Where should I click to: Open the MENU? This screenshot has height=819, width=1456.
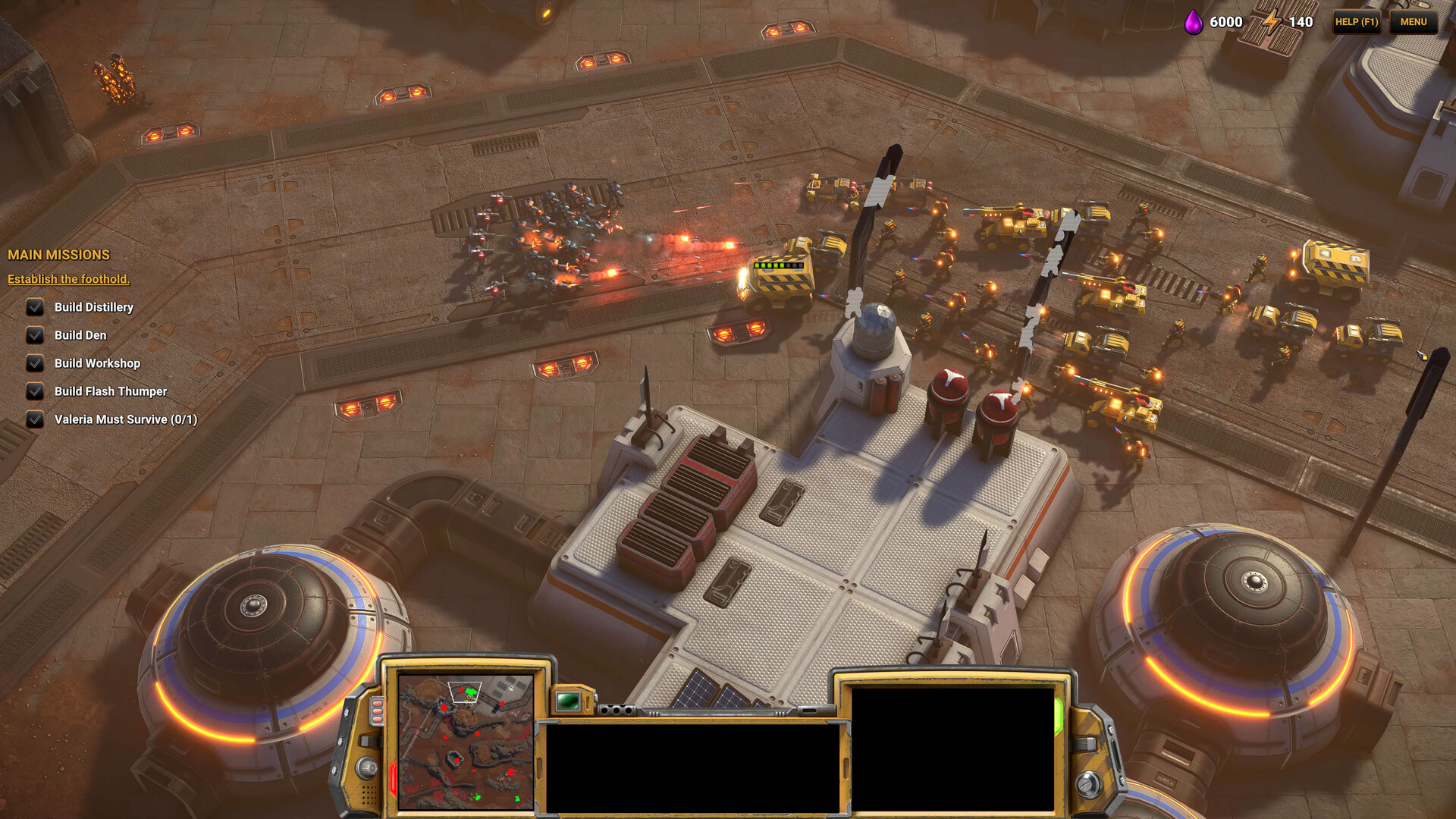click(x=1414, y=22)
